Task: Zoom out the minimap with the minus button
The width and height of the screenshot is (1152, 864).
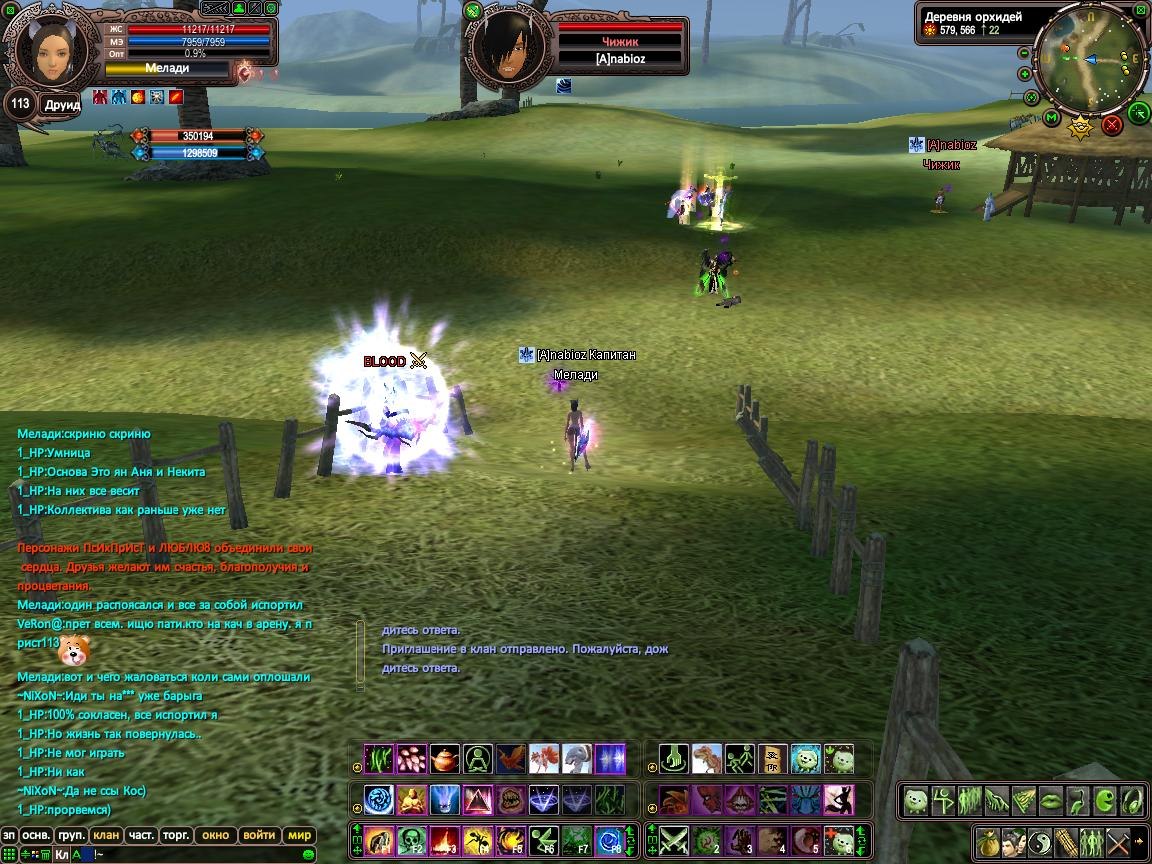Action: [1024, 54]
